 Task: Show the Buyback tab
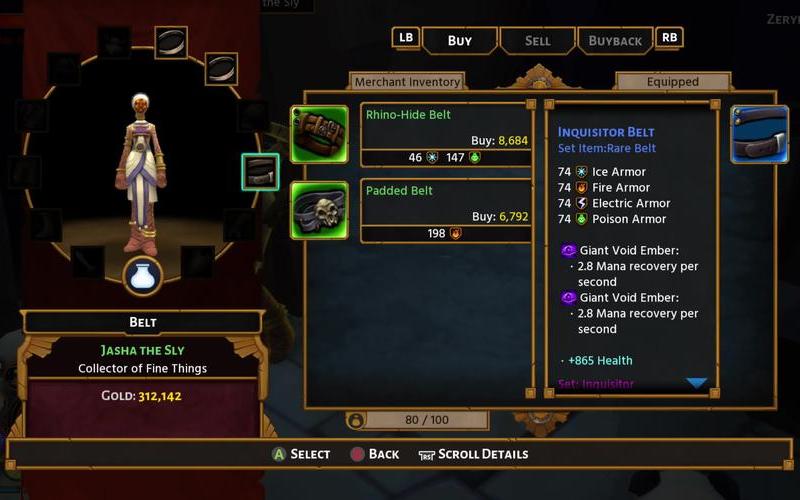615,41
